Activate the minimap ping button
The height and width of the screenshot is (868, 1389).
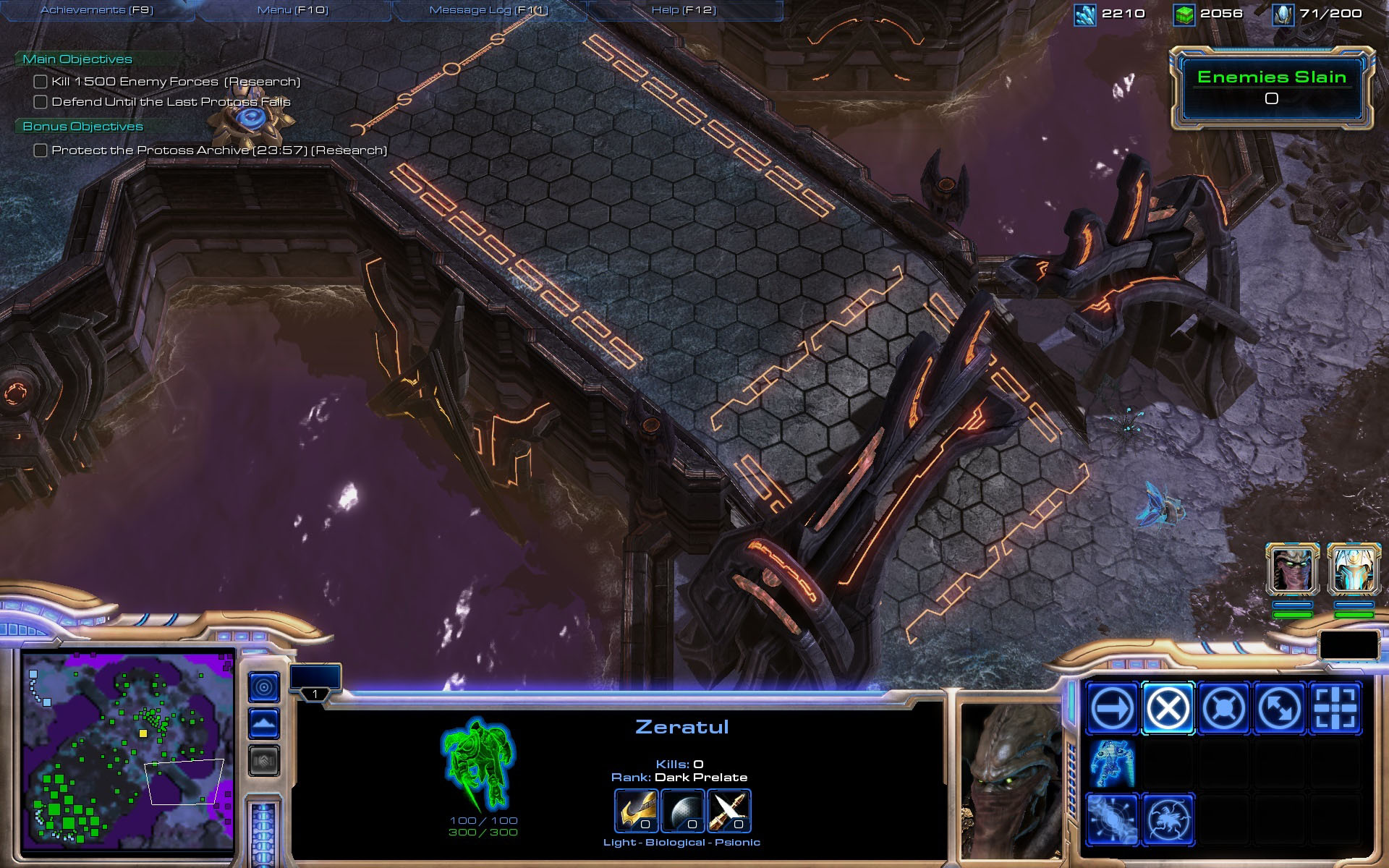264,686
